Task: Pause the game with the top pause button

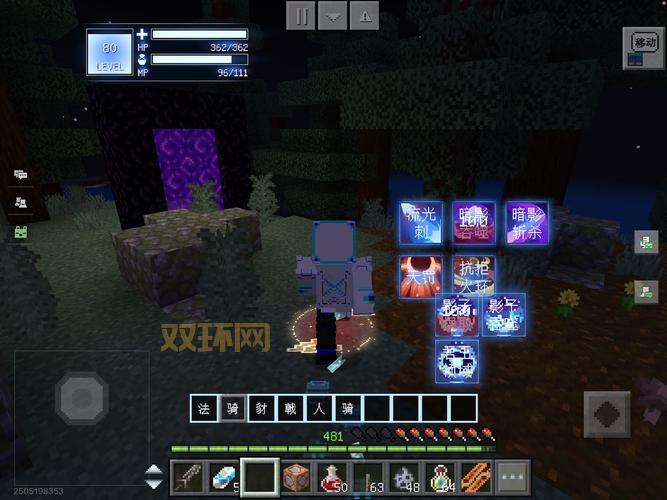Action: pos(301,16)
